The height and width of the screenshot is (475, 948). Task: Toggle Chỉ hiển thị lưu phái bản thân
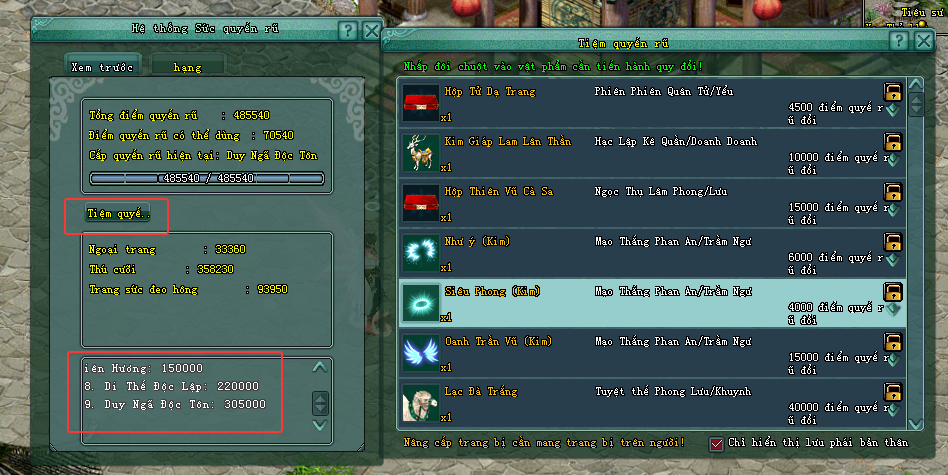coord(716,444)
